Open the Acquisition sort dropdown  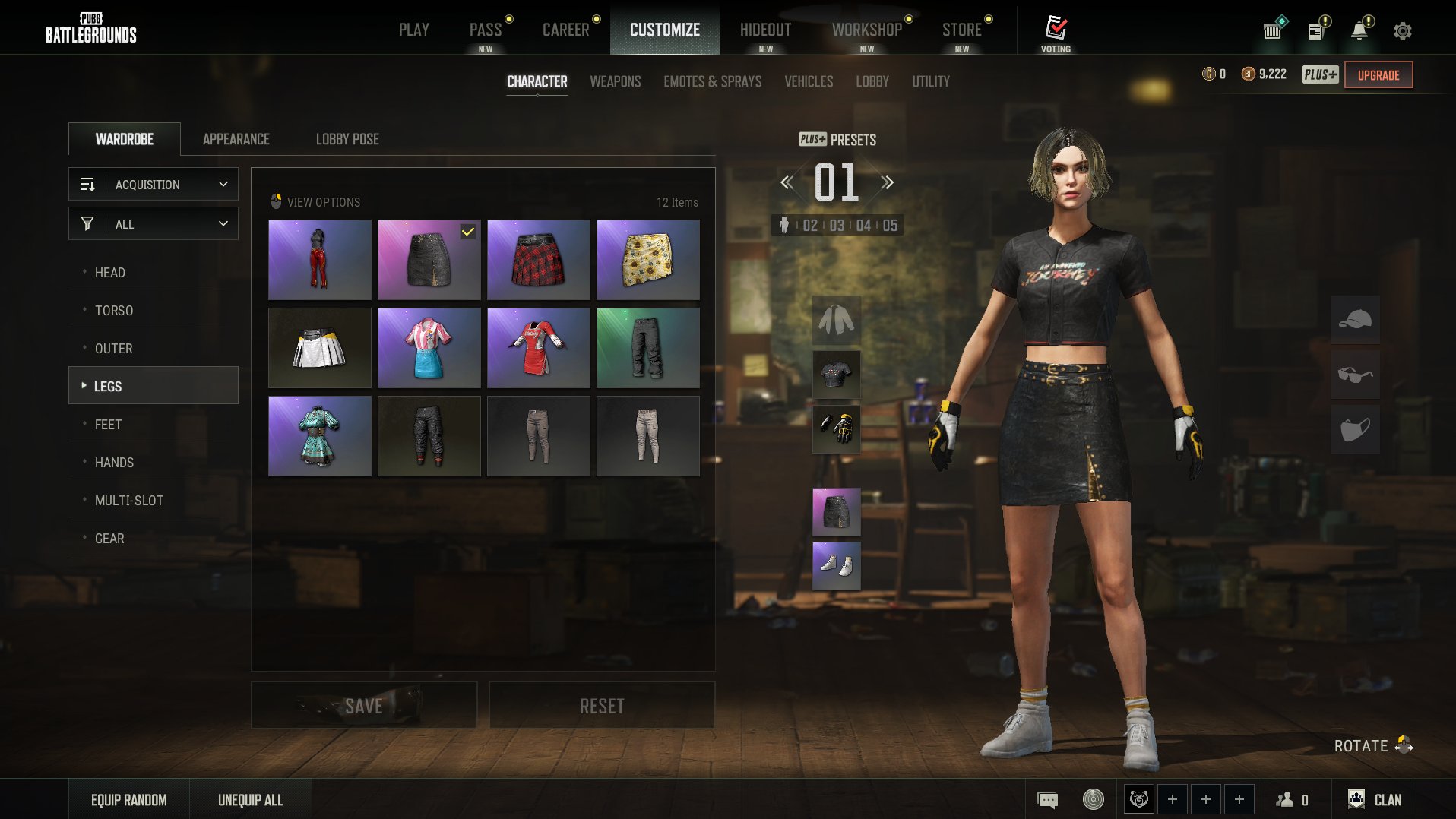[154, 185]
